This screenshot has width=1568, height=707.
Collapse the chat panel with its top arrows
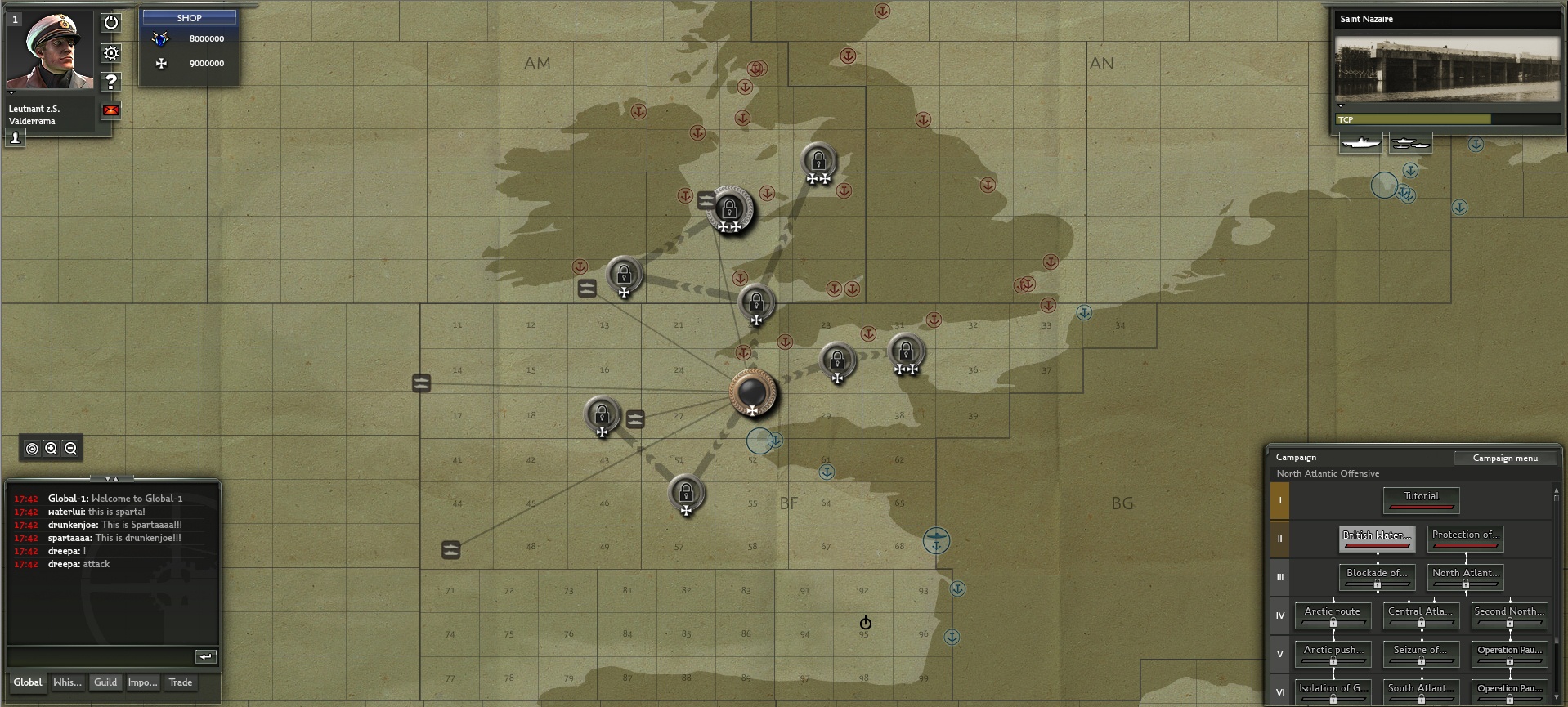(x=112, y=481)
